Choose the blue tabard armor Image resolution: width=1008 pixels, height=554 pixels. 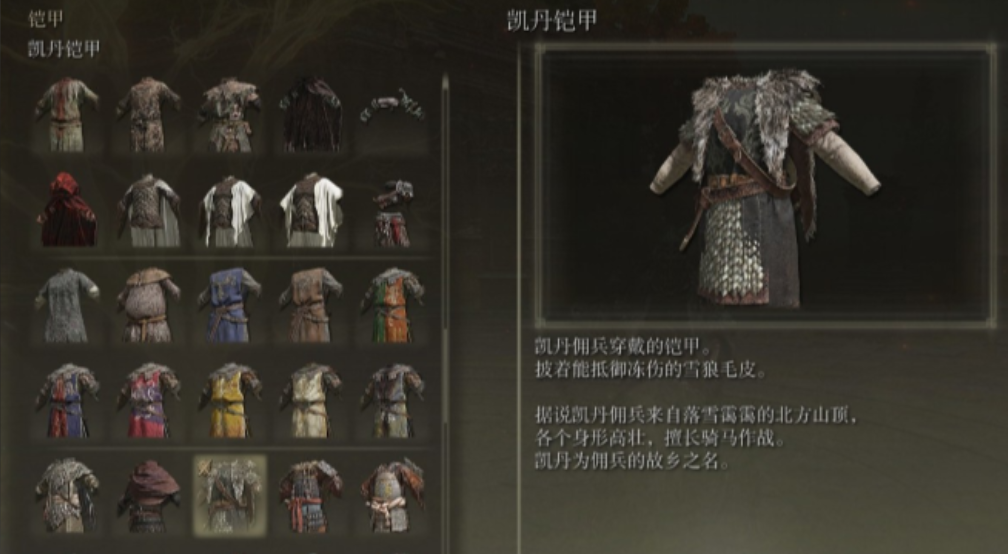tap(229, 304)
